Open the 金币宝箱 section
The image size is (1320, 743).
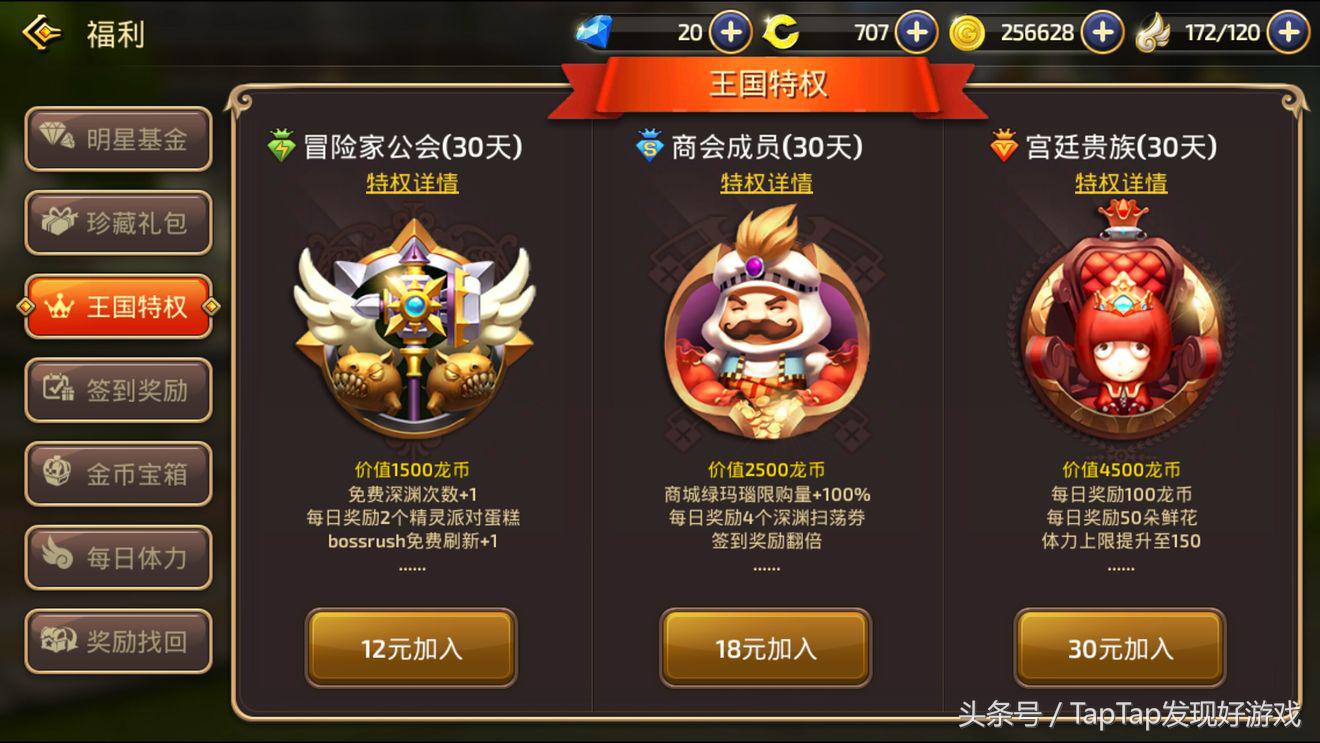click(118, 474)
